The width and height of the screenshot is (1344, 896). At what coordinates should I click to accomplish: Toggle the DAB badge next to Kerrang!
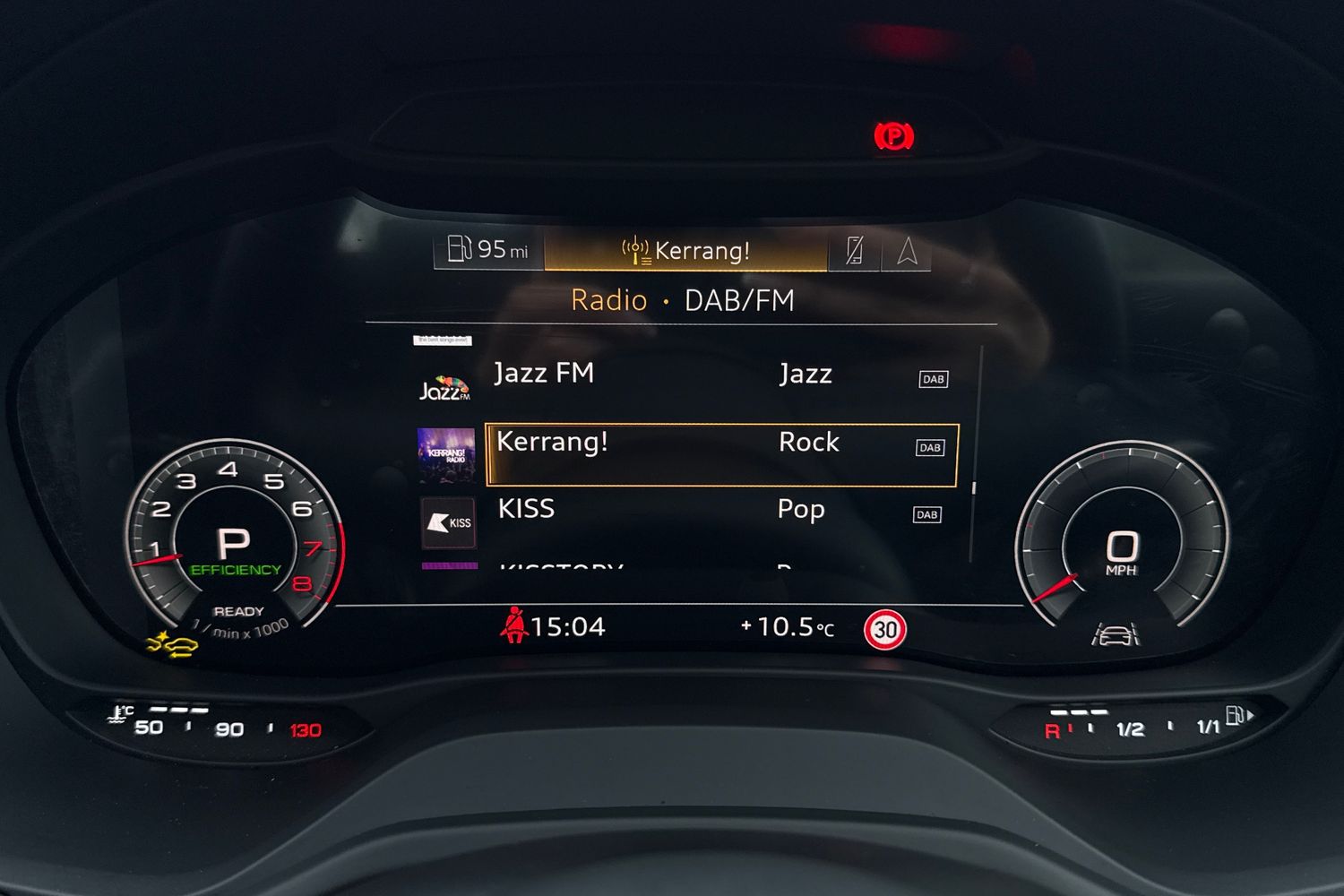[x=930, y=446]
